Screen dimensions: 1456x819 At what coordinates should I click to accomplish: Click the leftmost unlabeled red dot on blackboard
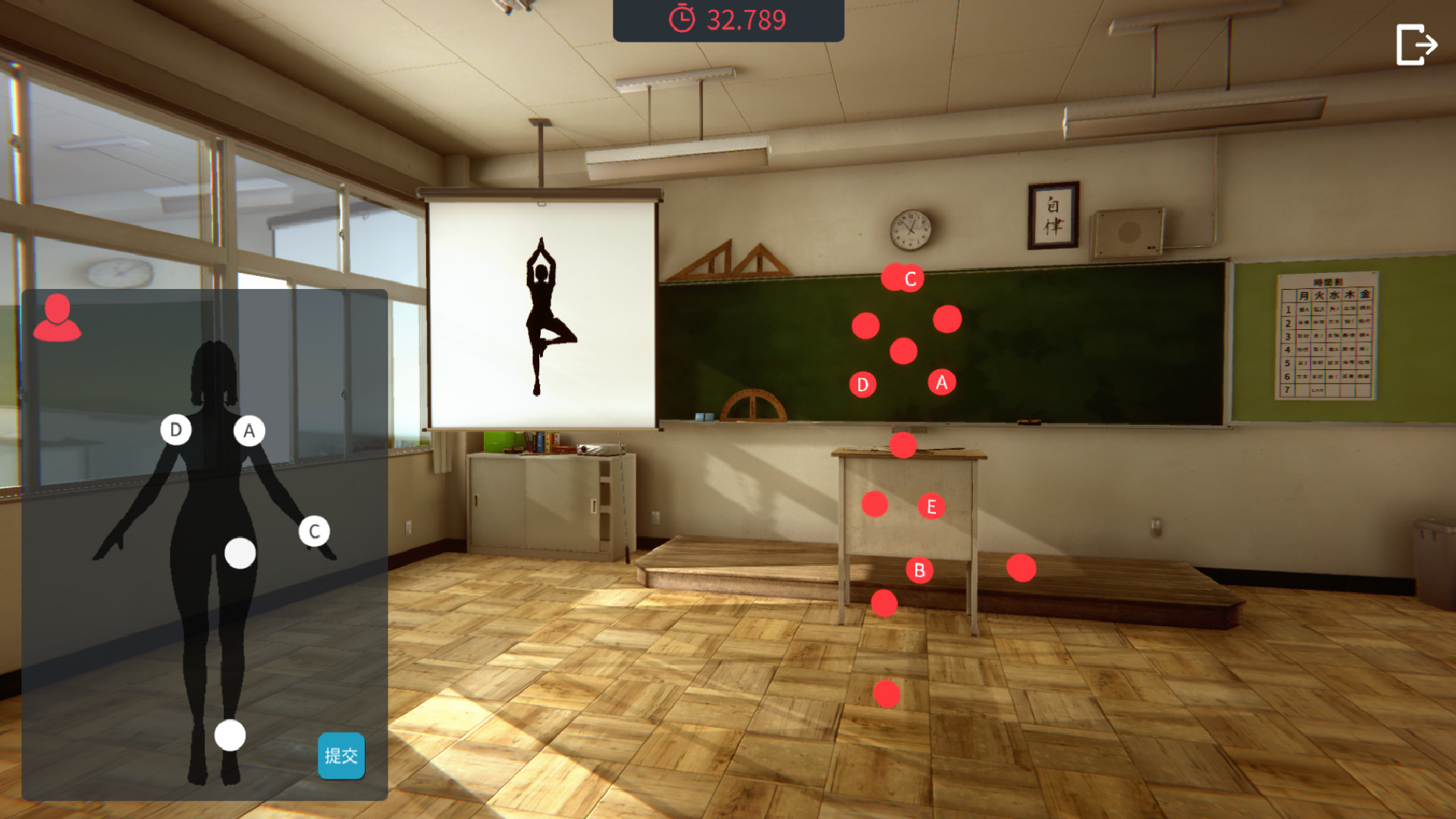(x=867, y=326)
